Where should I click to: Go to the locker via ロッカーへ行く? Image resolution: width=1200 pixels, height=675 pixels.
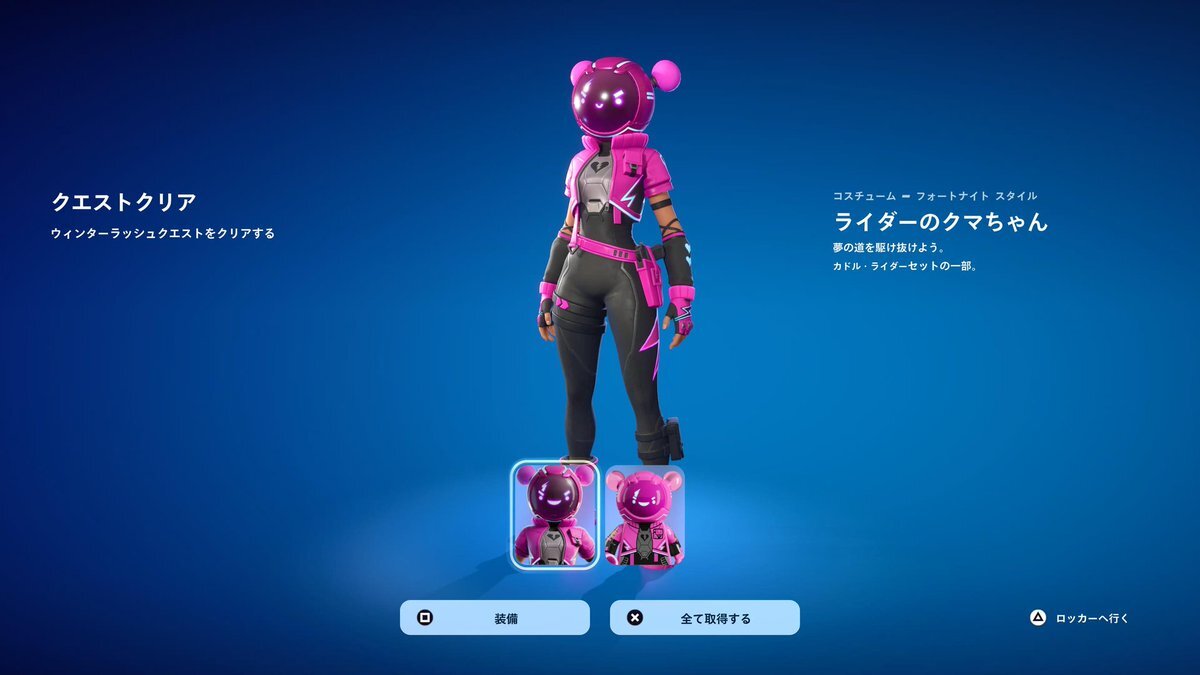[x=1080, y=618]
